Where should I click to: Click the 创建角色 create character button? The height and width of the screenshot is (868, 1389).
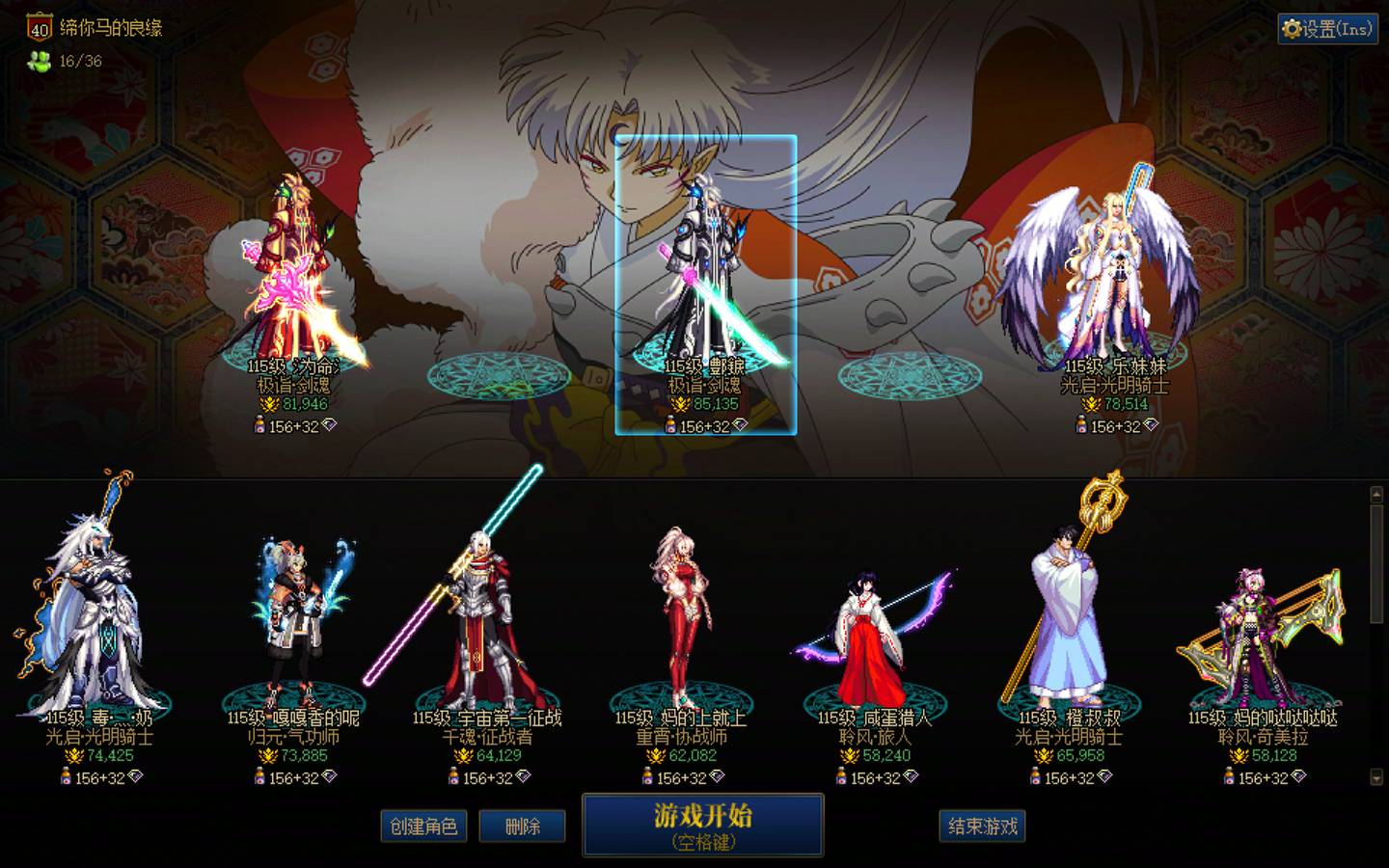[424, 827]
